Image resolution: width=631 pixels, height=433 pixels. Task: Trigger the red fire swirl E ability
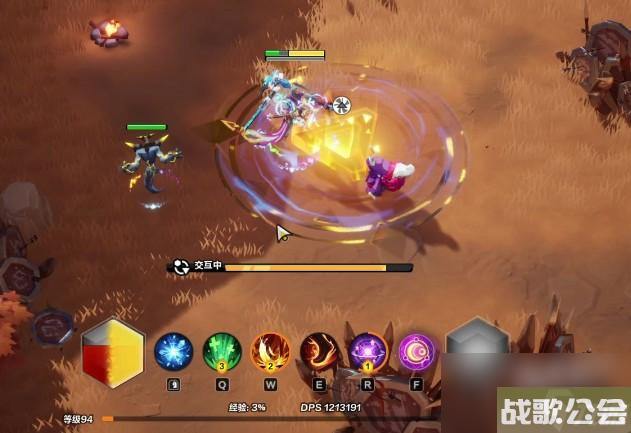click(x=320, y=352)
